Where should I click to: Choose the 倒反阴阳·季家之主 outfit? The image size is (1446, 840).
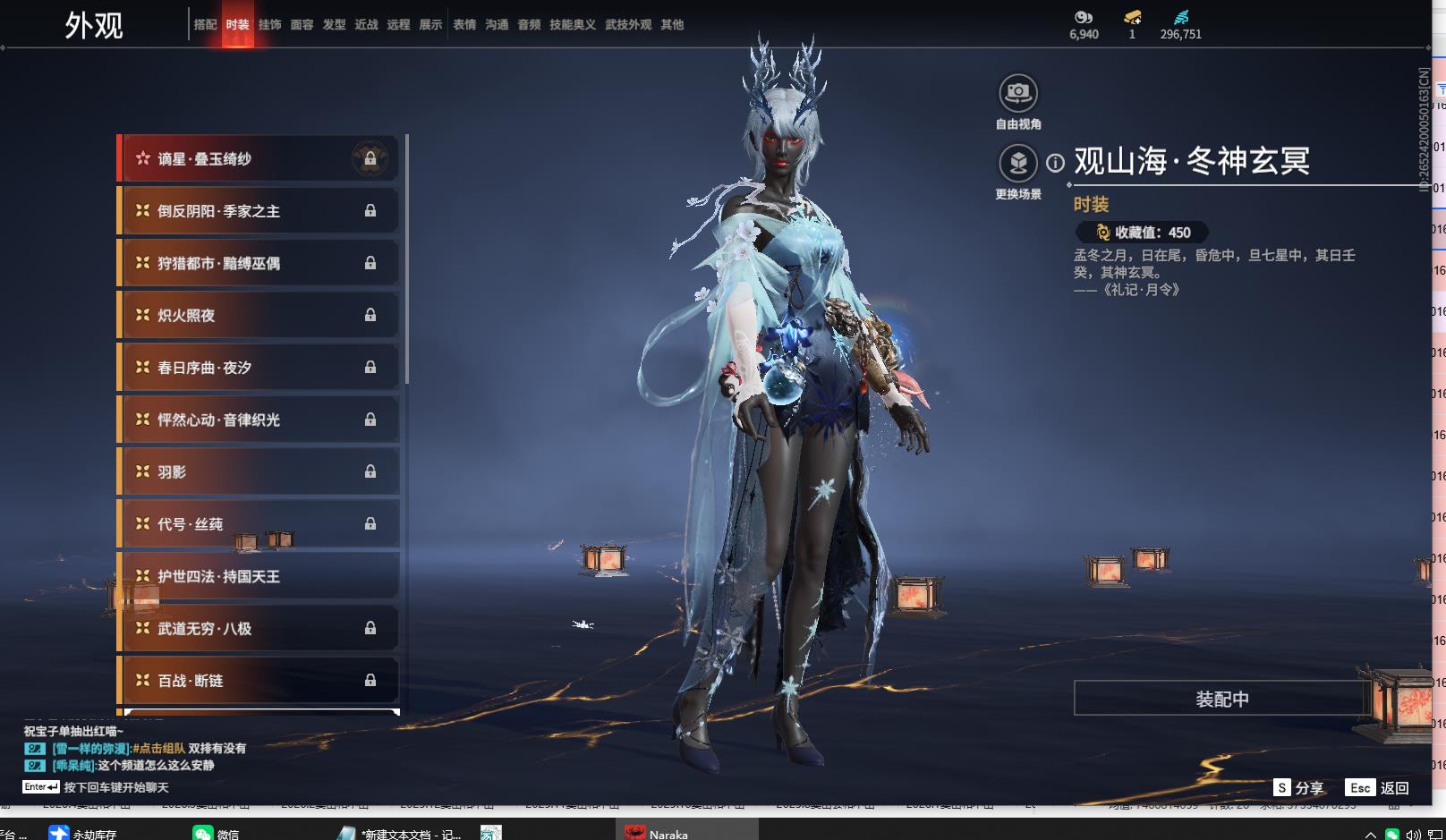click(x=258, y=211)
